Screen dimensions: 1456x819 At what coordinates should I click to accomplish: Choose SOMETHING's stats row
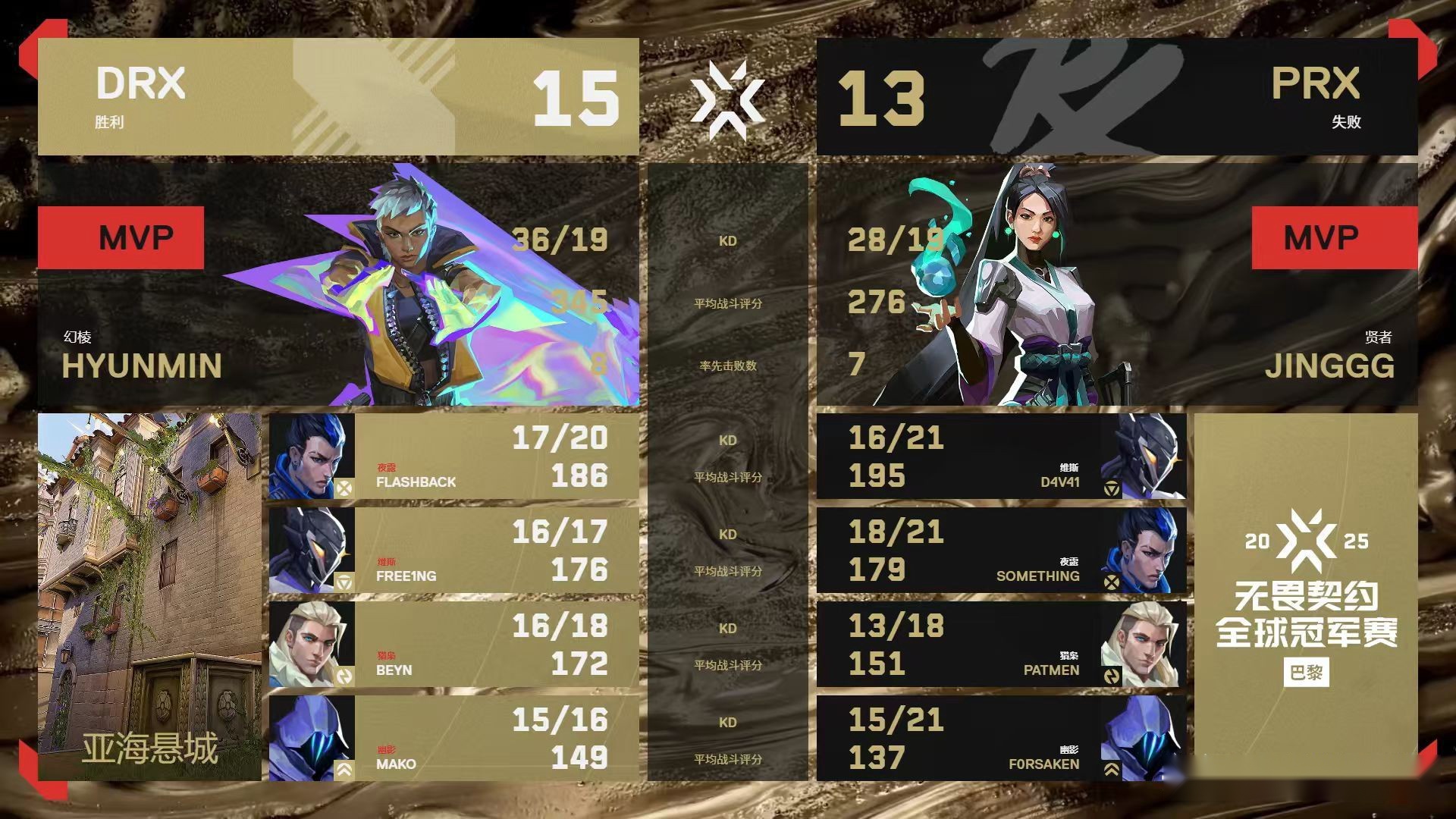coord(1001,551)
